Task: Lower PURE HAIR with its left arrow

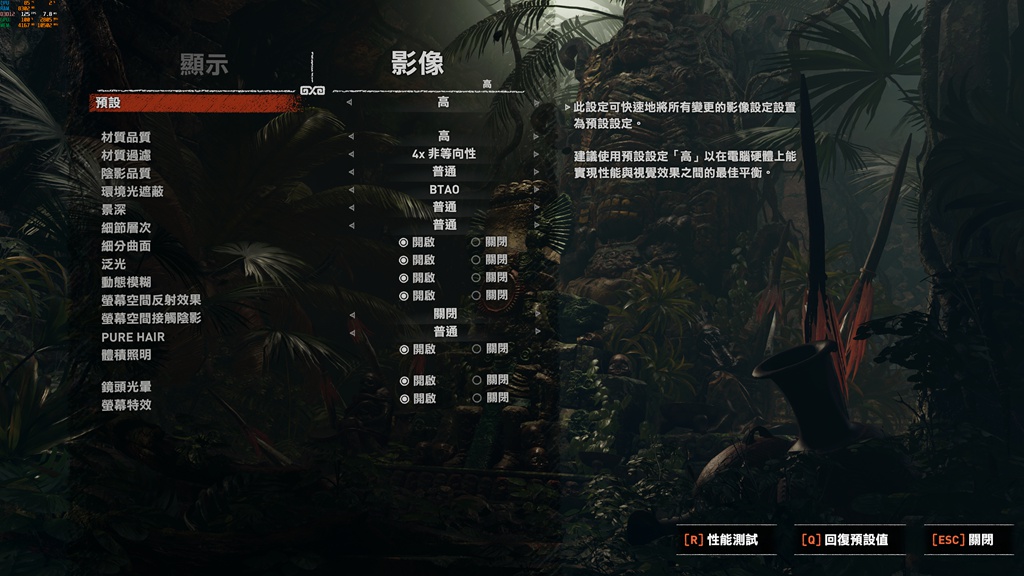Action: click(350, 331)
